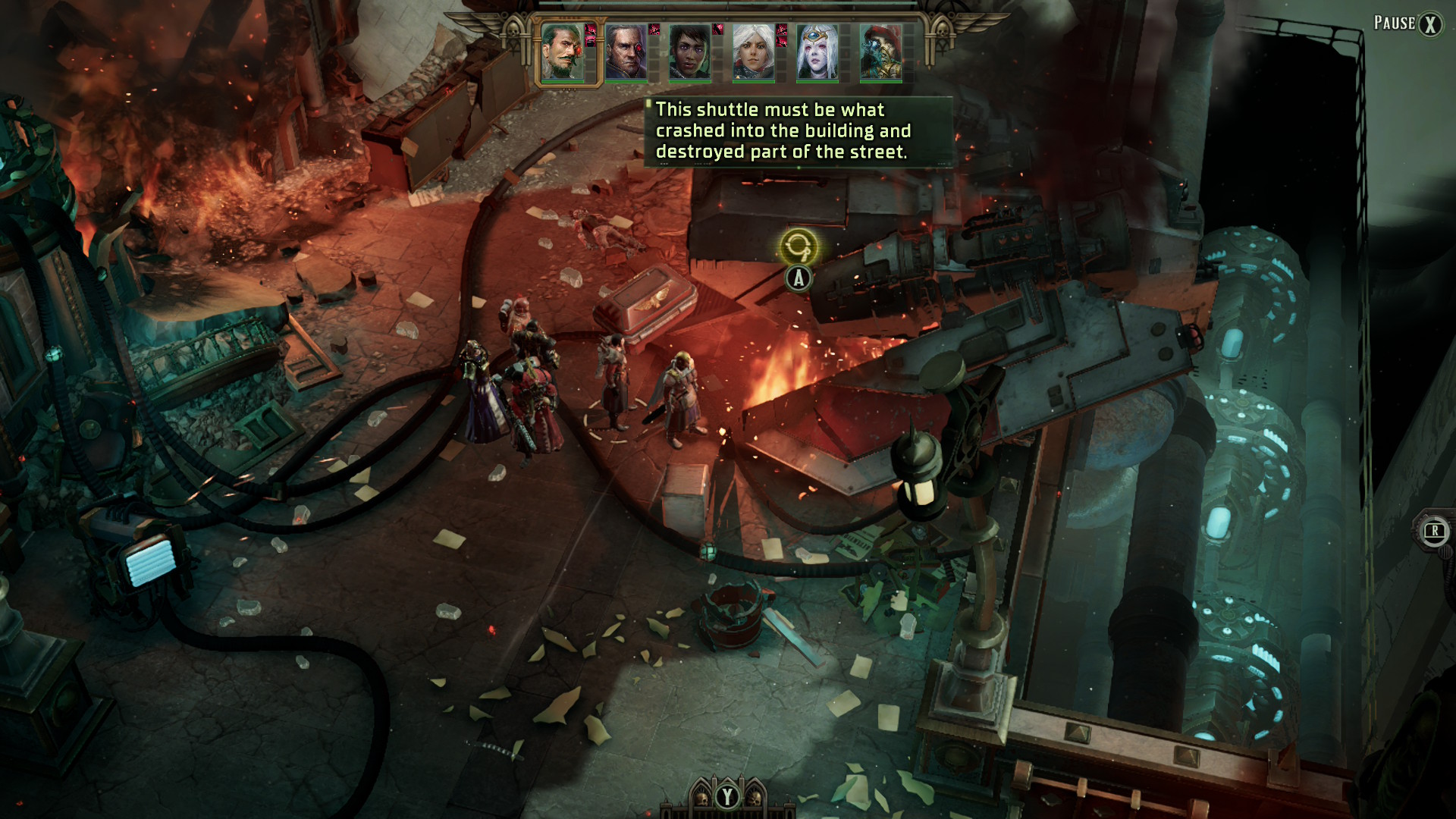The image size is (1456, 819).
Task: Select the red-hooded masked tech-priest portrait
Action: point(880,52)
